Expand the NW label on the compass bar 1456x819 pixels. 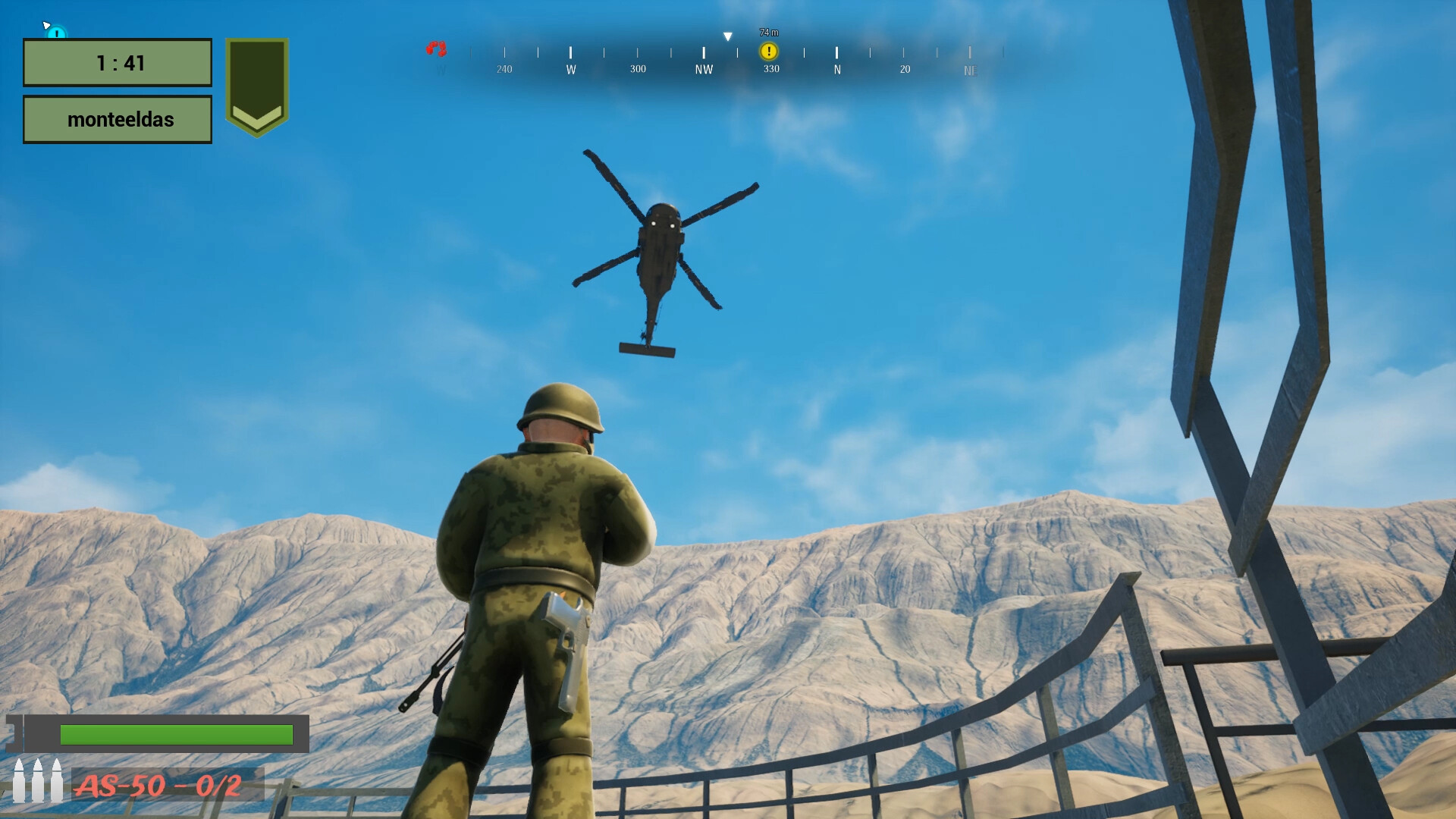704,68
